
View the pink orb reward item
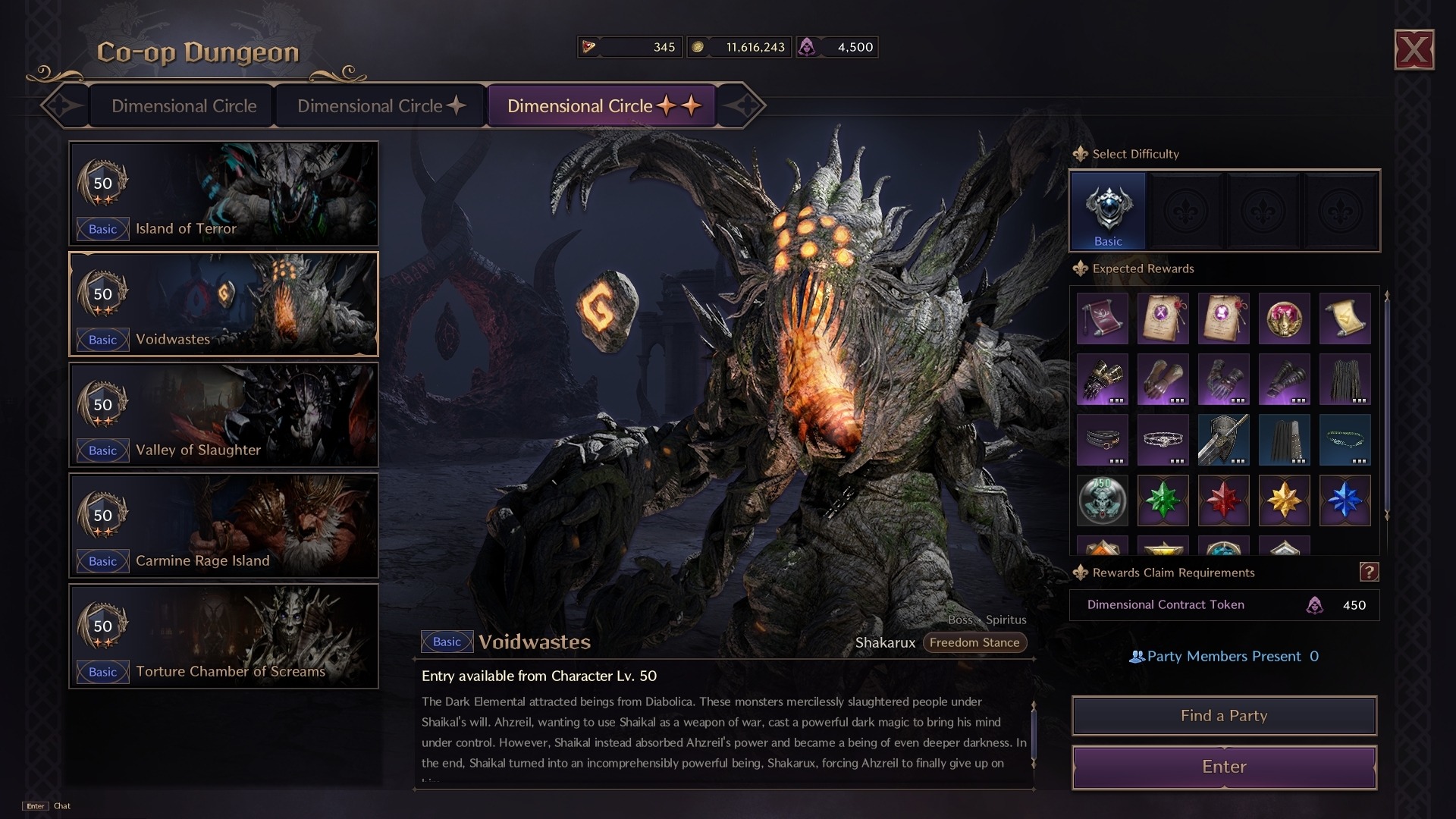[x=1284, y=318]
